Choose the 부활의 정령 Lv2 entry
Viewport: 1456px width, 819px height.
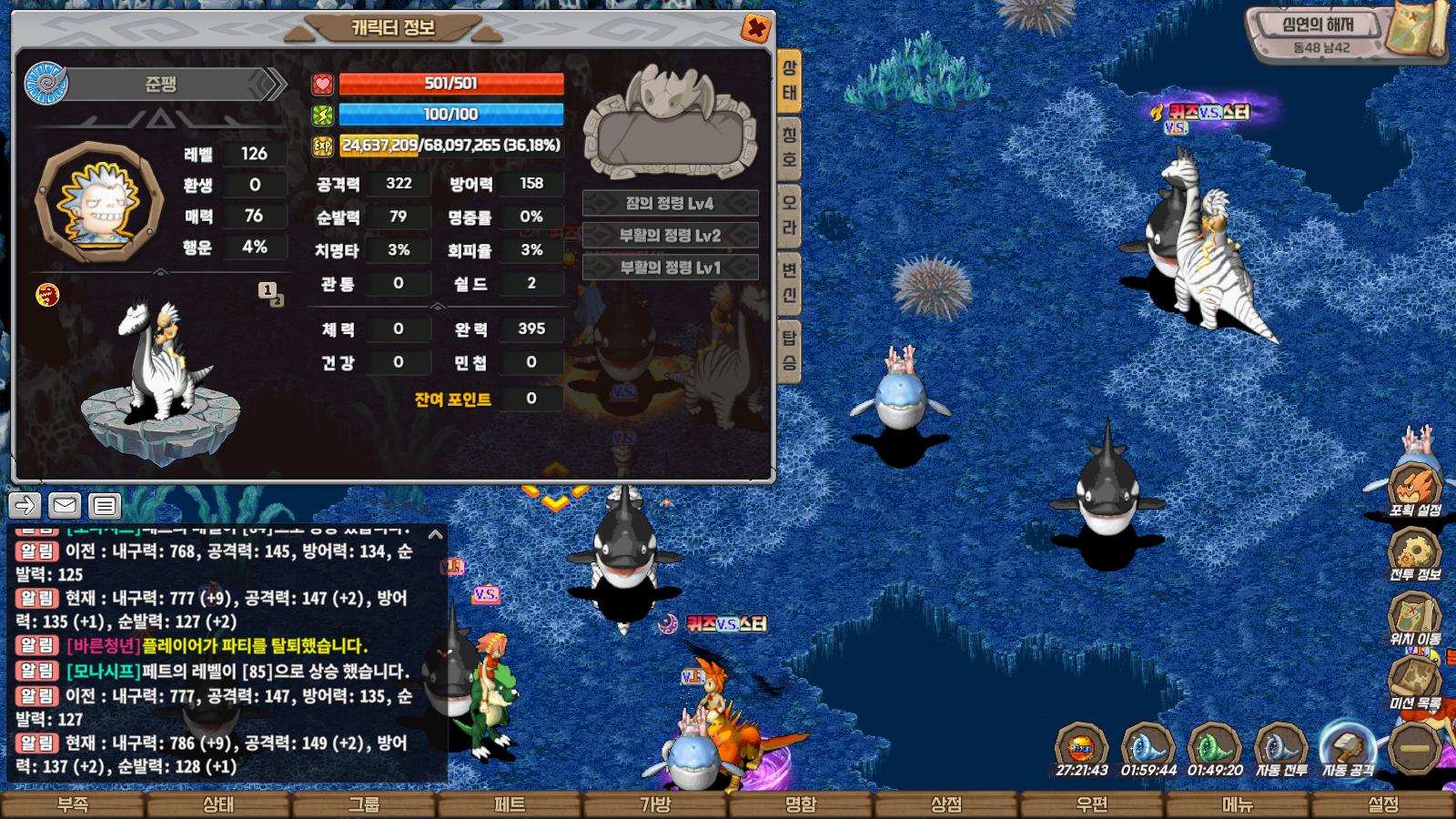[670, 236]
